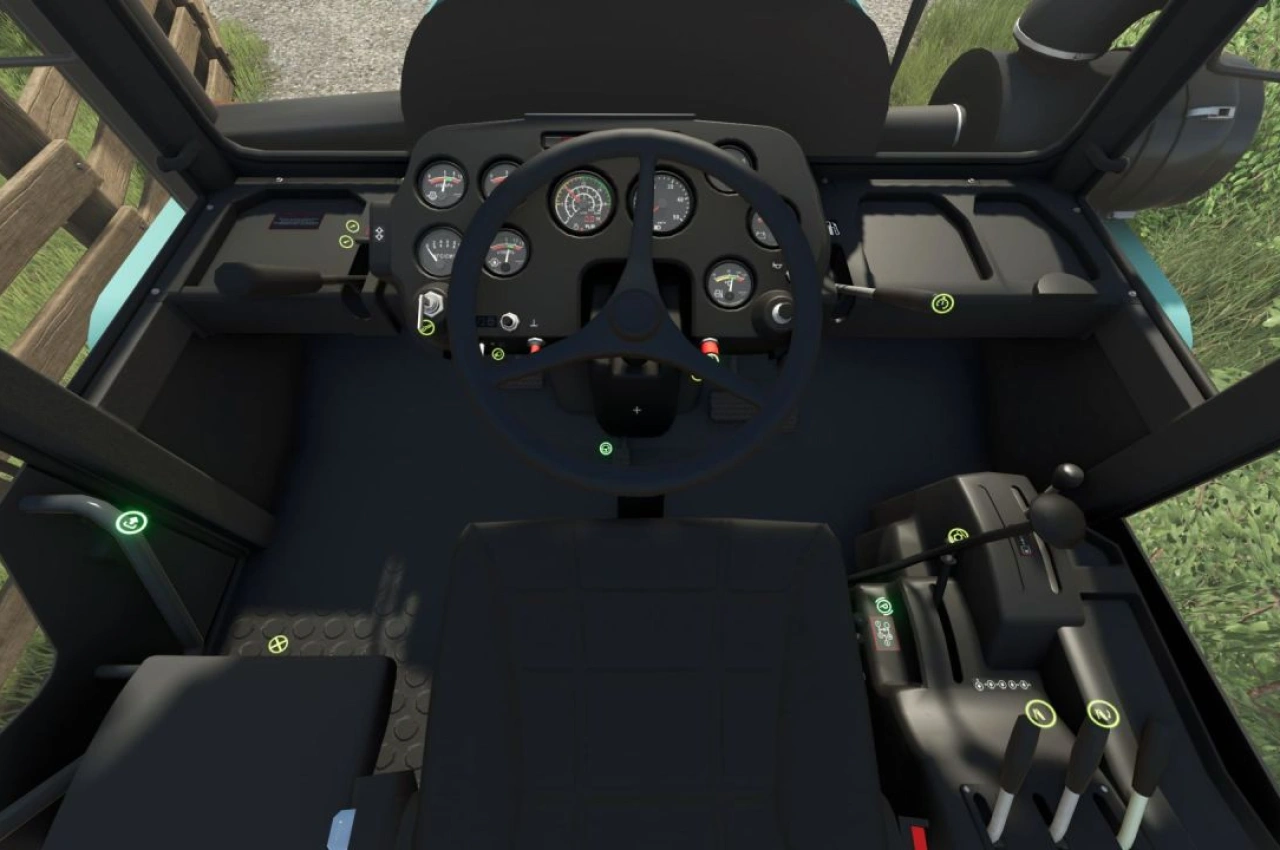Click the yellow crosshair marker on the floor mat
This screenshot has height=850, width=1280.
(278, 645)
